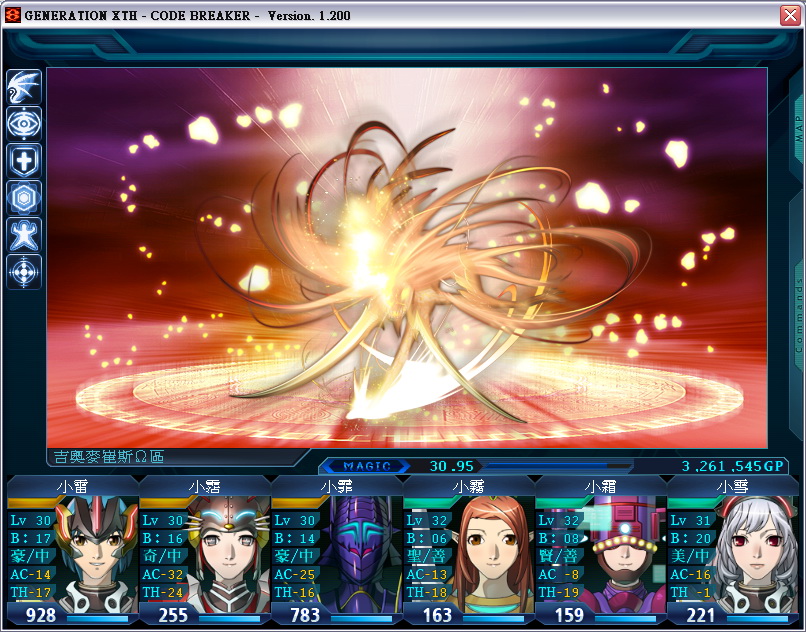This screenshot has height=632, width=806.
Task: Activate the shield with cross icon
Action: point(24,160)
